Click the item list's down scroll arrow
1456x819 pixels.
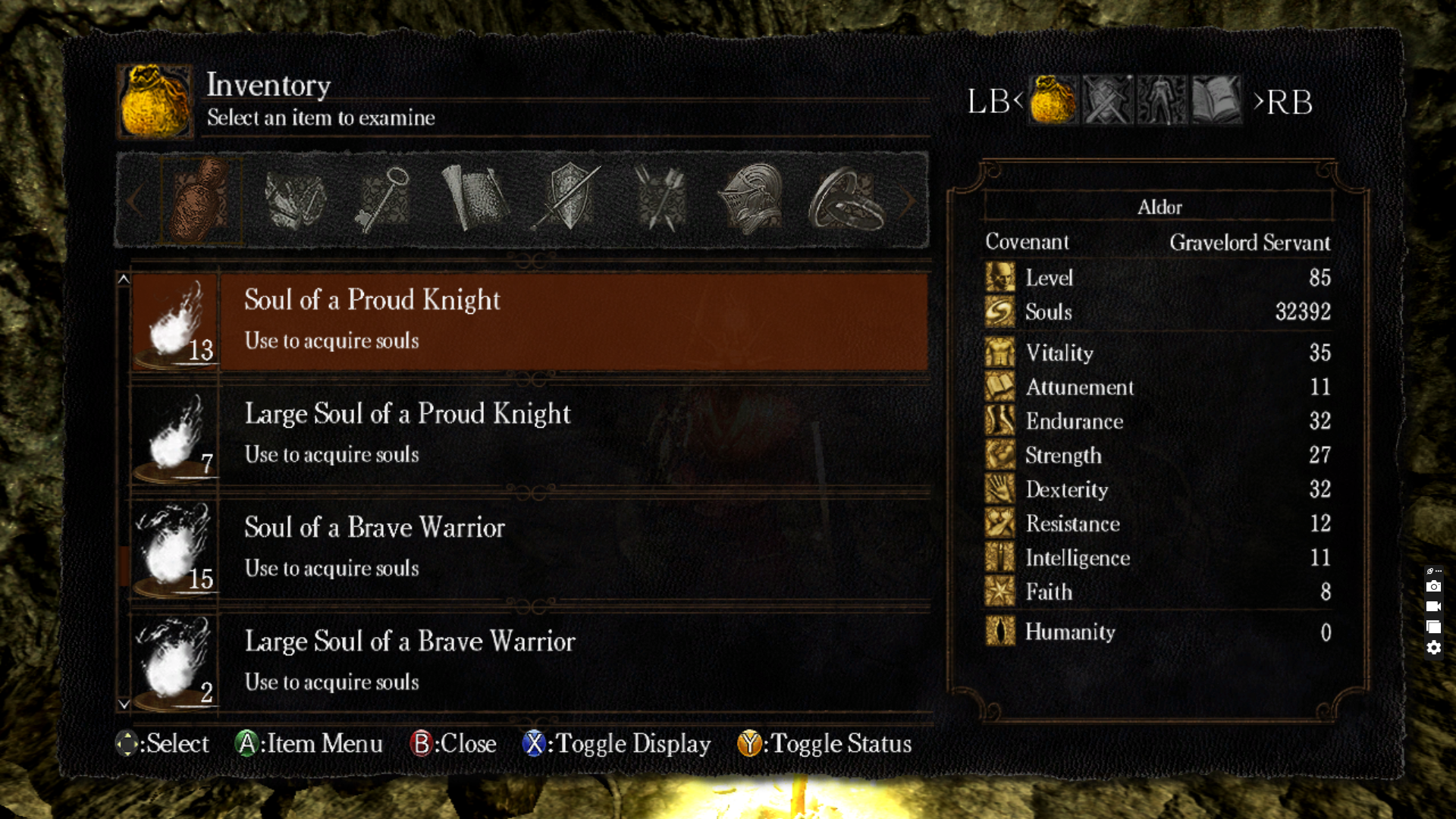point(124,704)
